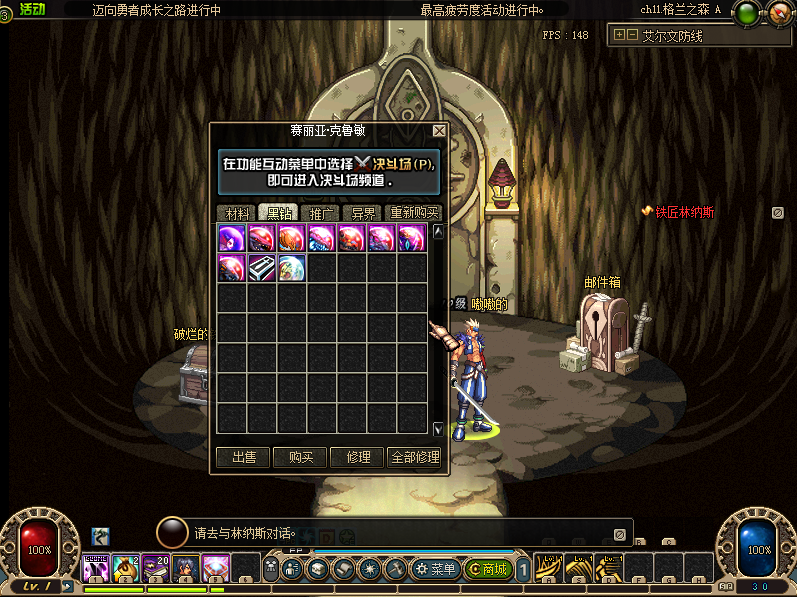
Task: Switch to the 异界 tab
Action: coord(361,213)
